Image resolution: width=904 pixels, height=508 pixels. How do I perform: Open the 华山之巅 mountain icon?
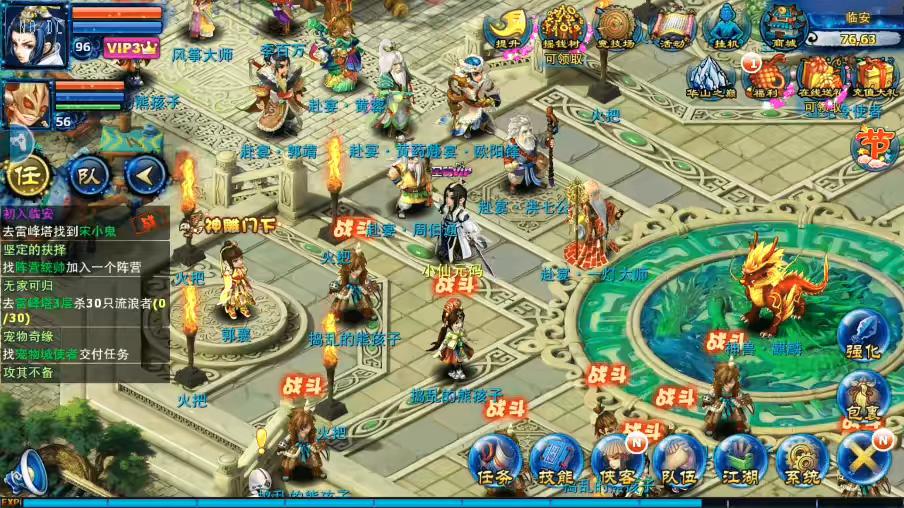pos(712,78)
